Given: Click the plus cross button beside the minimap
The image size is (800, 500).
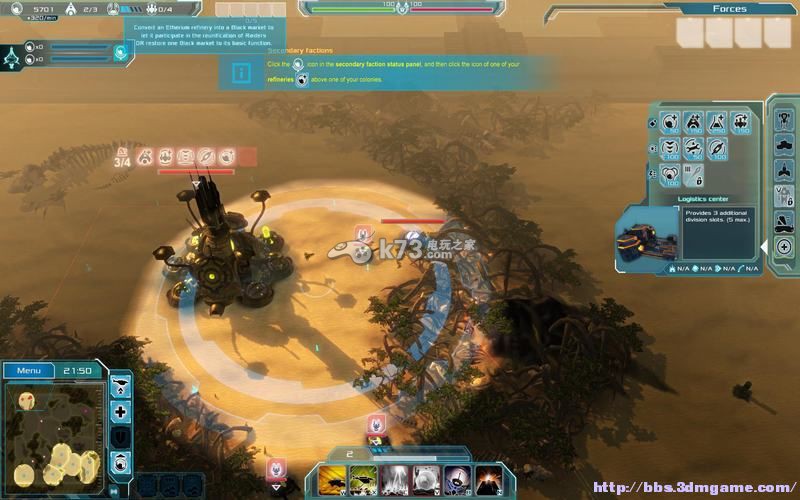Looking at the screenshot, I should coord(120,412).
